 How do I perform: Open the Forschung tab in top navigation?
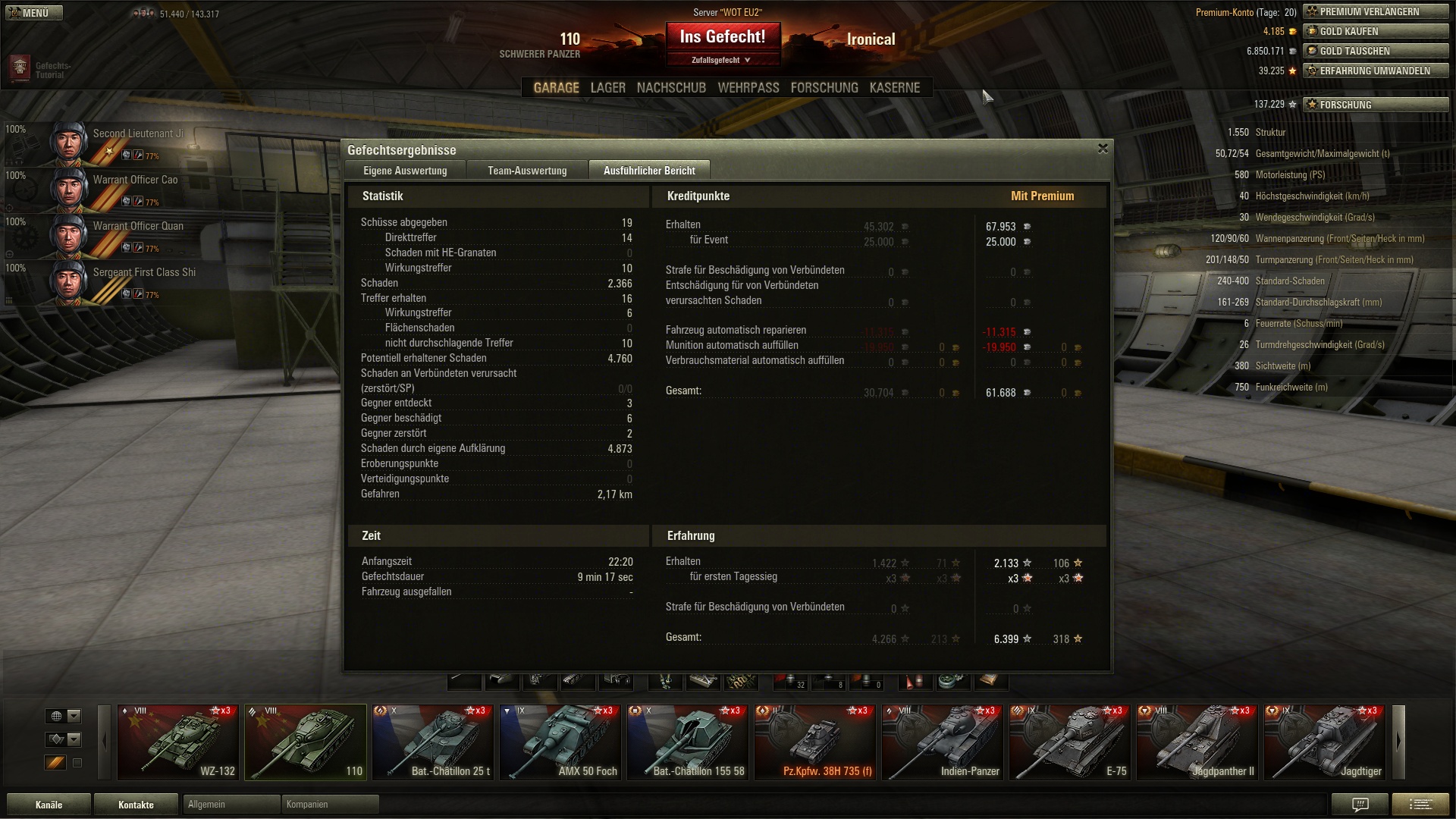(824, 88)
